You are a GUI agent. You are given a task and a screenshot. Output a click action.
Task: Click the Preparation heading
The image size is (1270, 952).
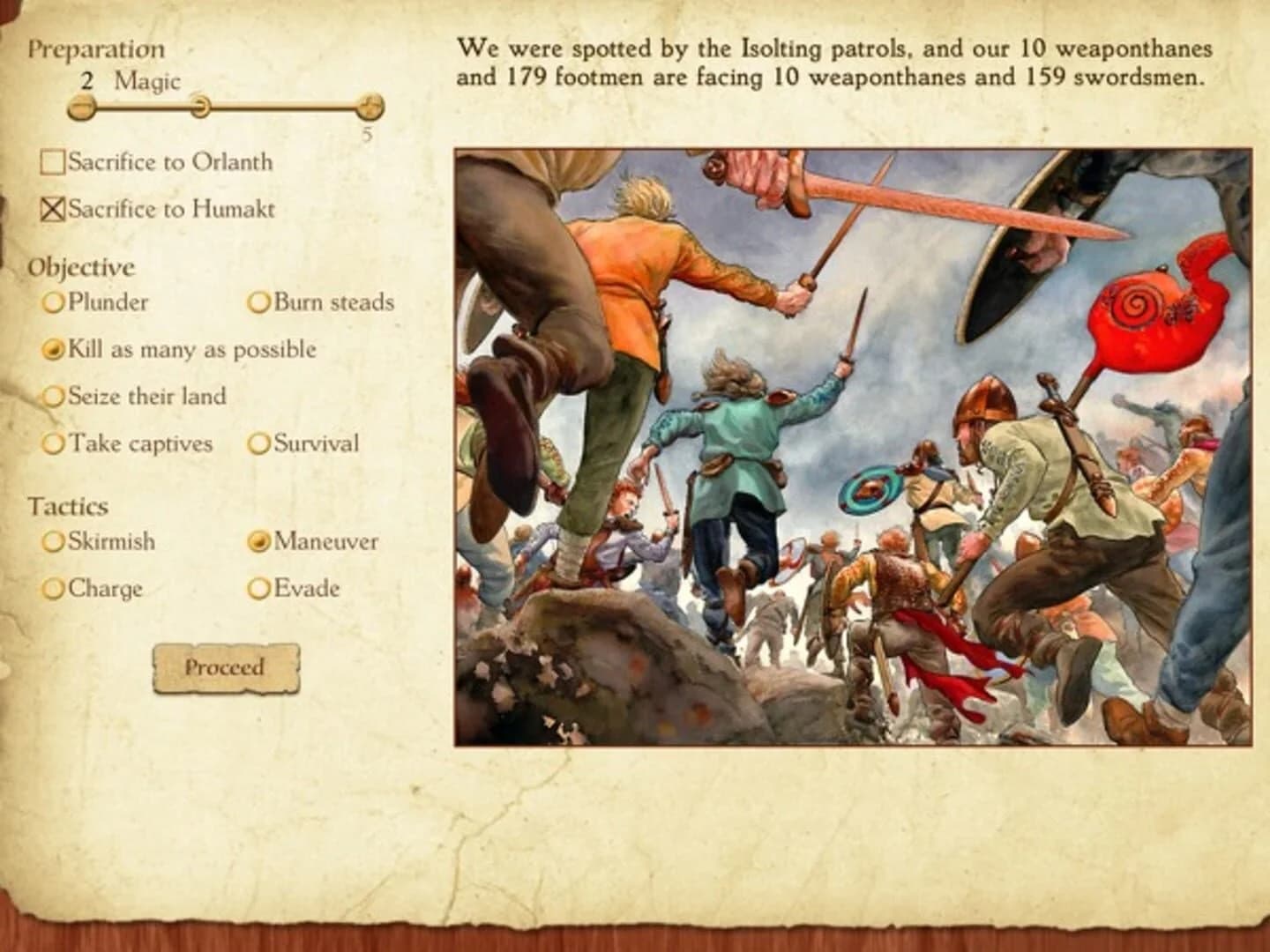(97, 48)
